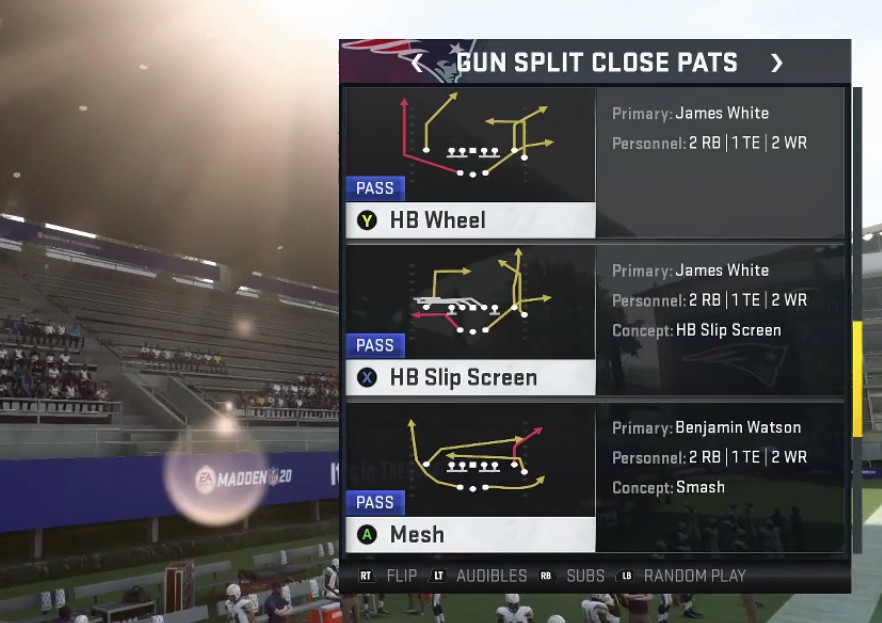Go to the next formation with right arrow
882x623 pixels.
(x=776, y=63)
